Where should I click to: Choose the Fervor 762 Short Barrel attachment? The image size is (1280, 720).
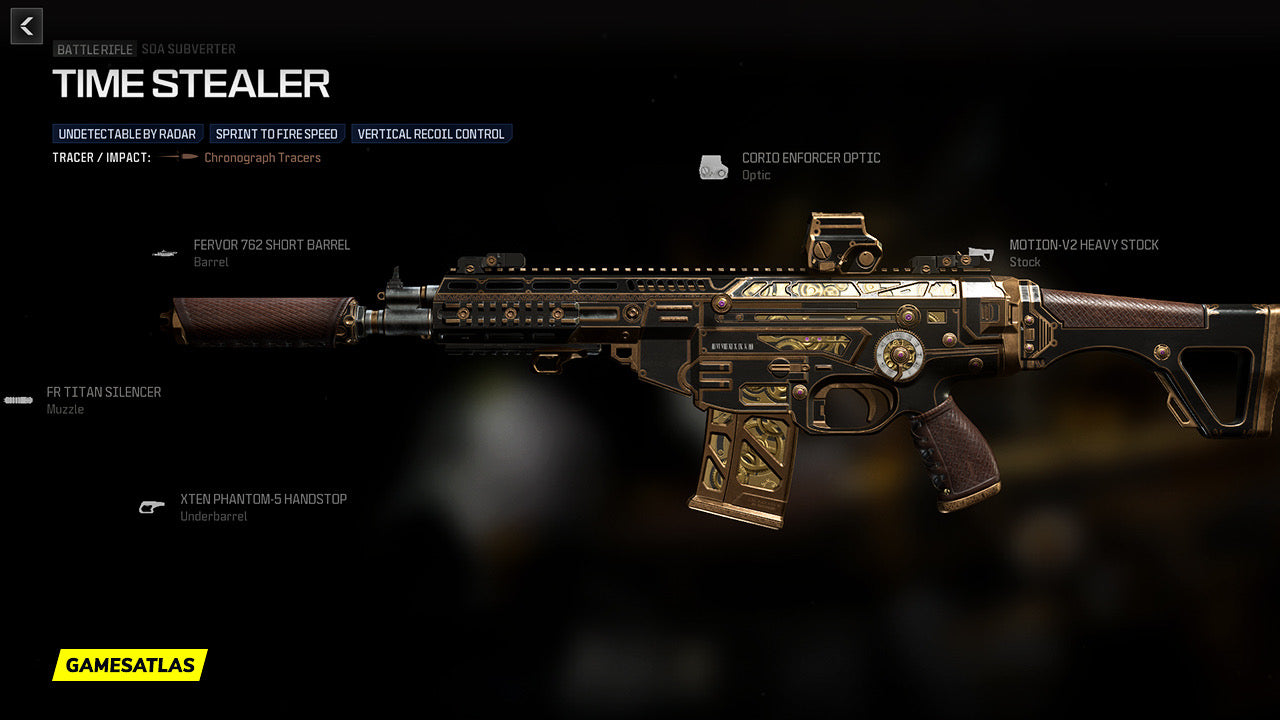(x=271, y=245)
